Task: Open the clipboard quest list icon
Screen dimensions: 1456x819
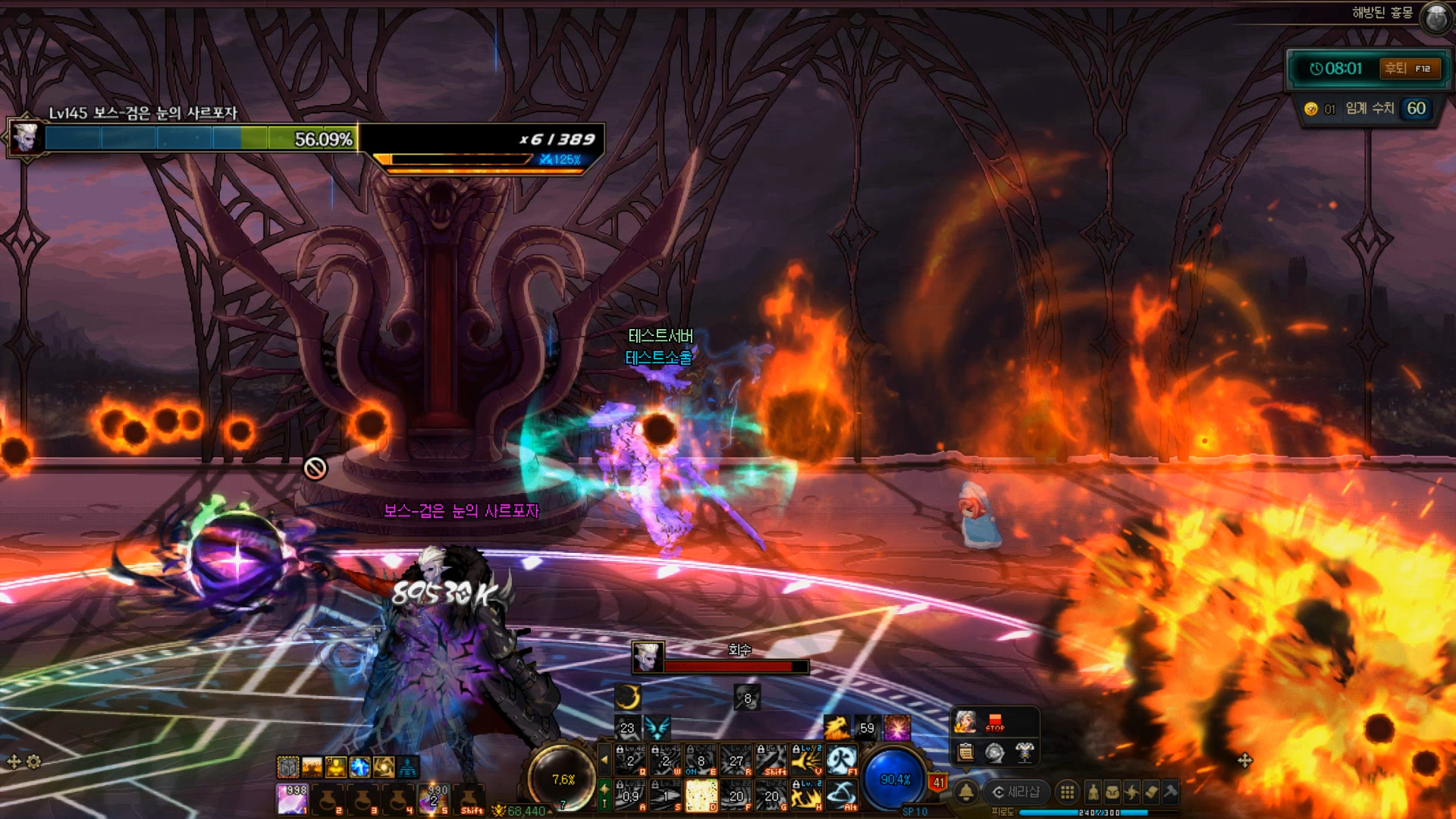Action: pos(965,752)
